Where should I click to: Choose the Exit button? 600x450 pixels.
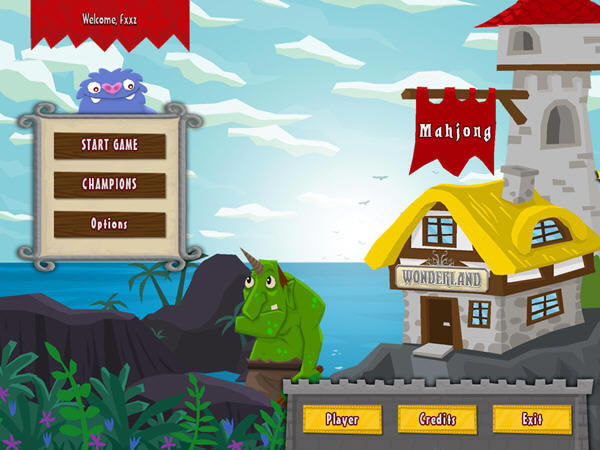tap(532, 419)
